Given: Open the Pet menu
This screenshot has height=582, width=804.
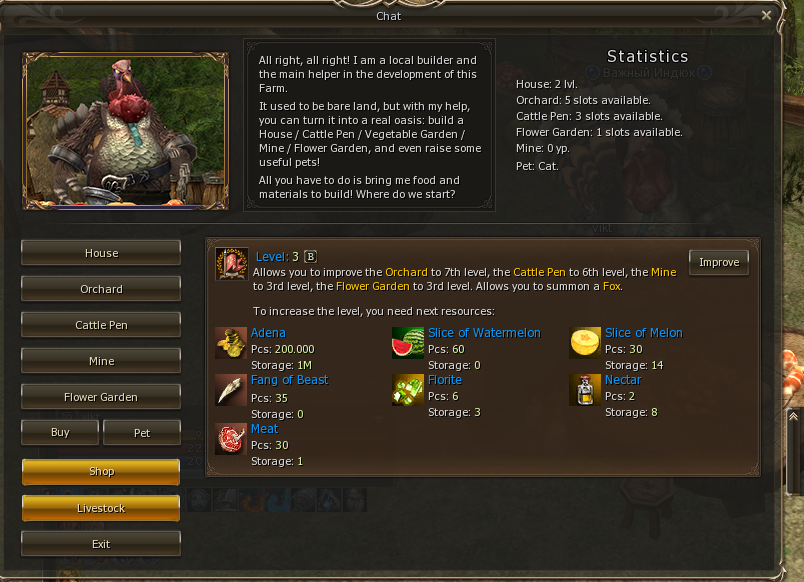Looking at the screenshot, I should 141,432.
